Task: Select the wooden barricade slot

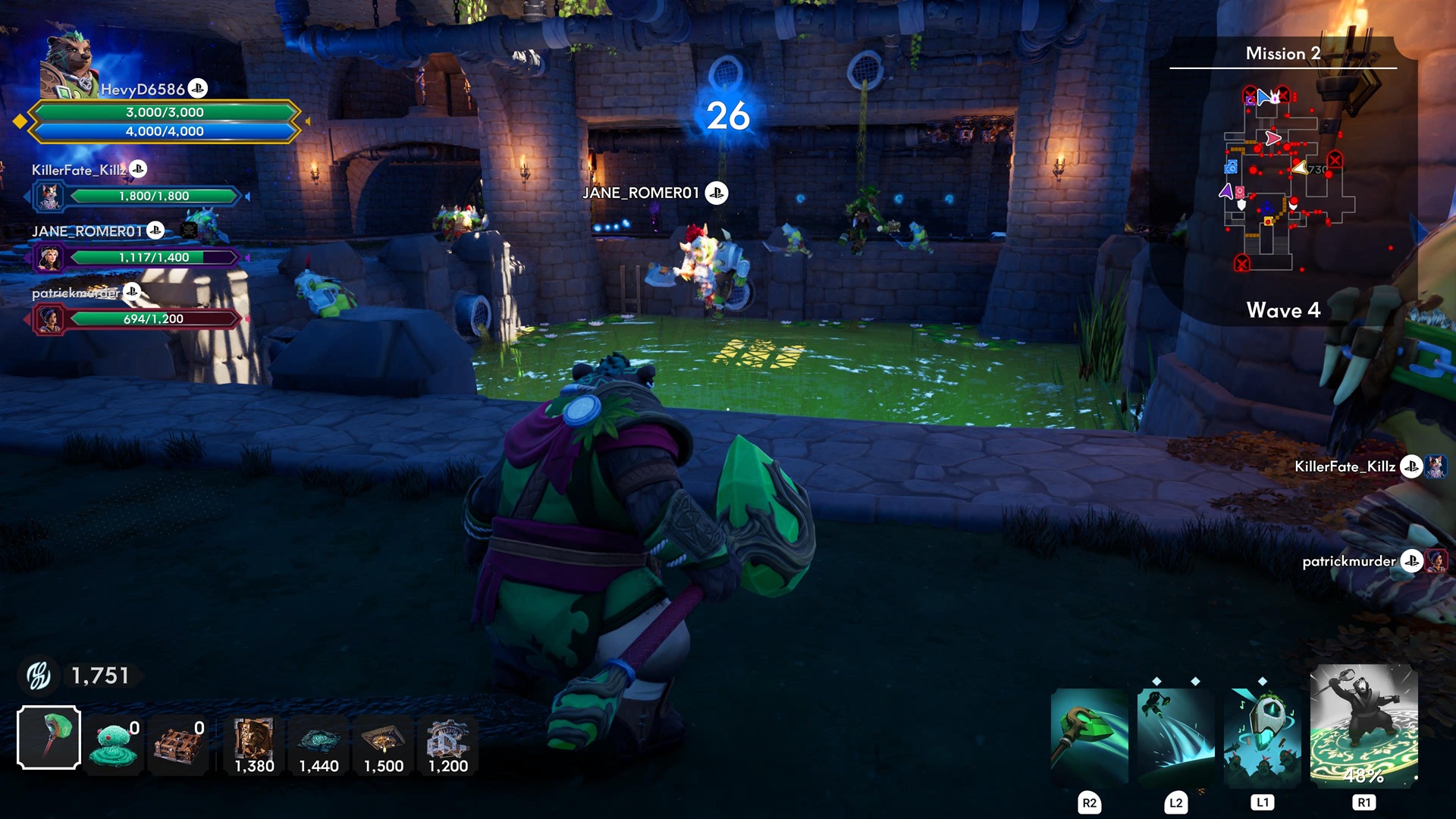Action: click(179, 745)
